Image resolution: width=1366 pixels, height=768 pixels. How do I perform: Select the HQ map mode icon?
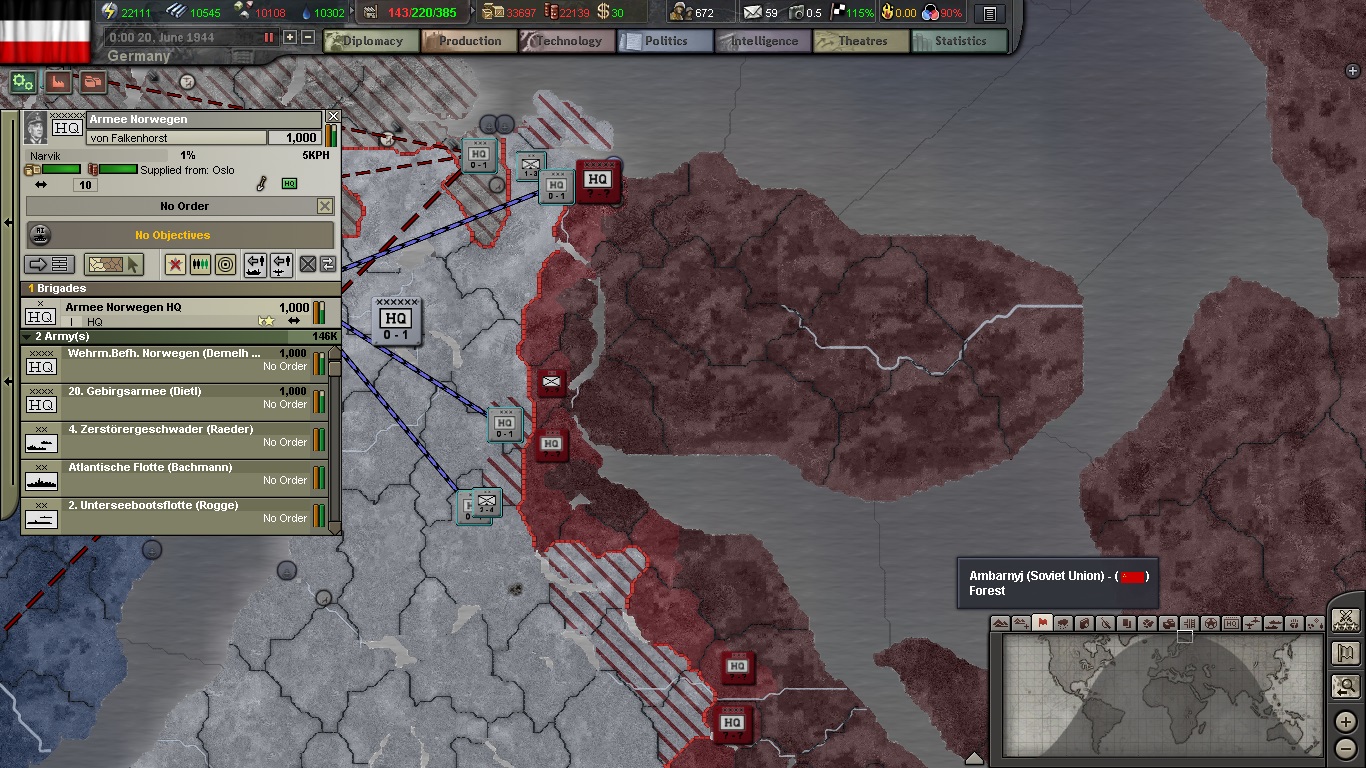click(1229, 622)
